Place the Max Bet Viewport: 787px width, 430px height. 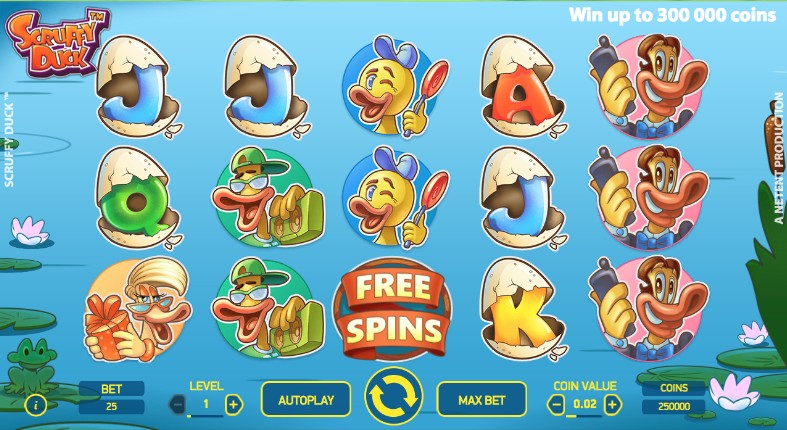(x=482, y=400)
